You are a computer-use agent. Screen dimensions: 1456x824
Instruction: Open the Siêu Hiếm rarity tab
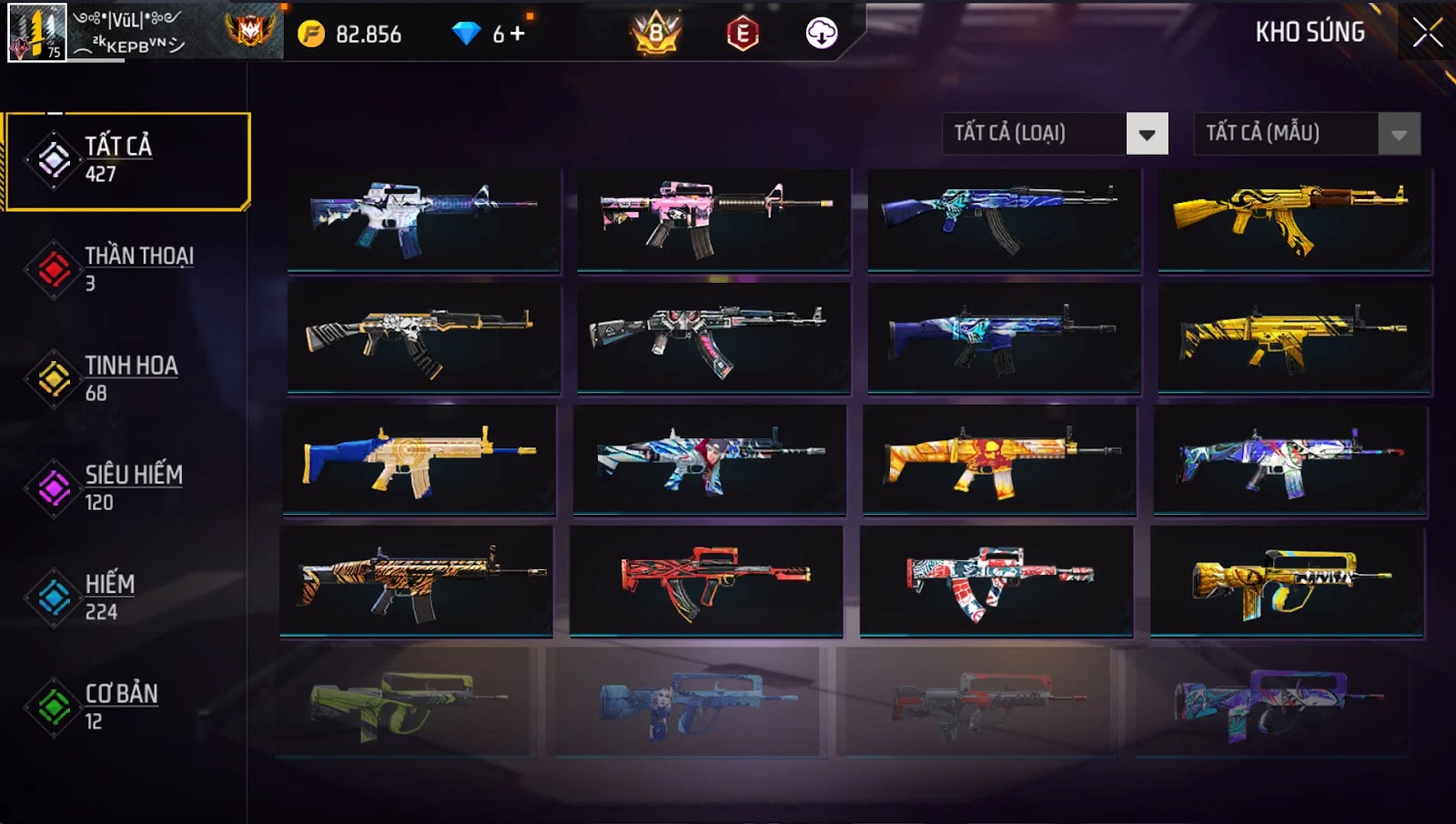pyautogui.click(x=127, y=487)
